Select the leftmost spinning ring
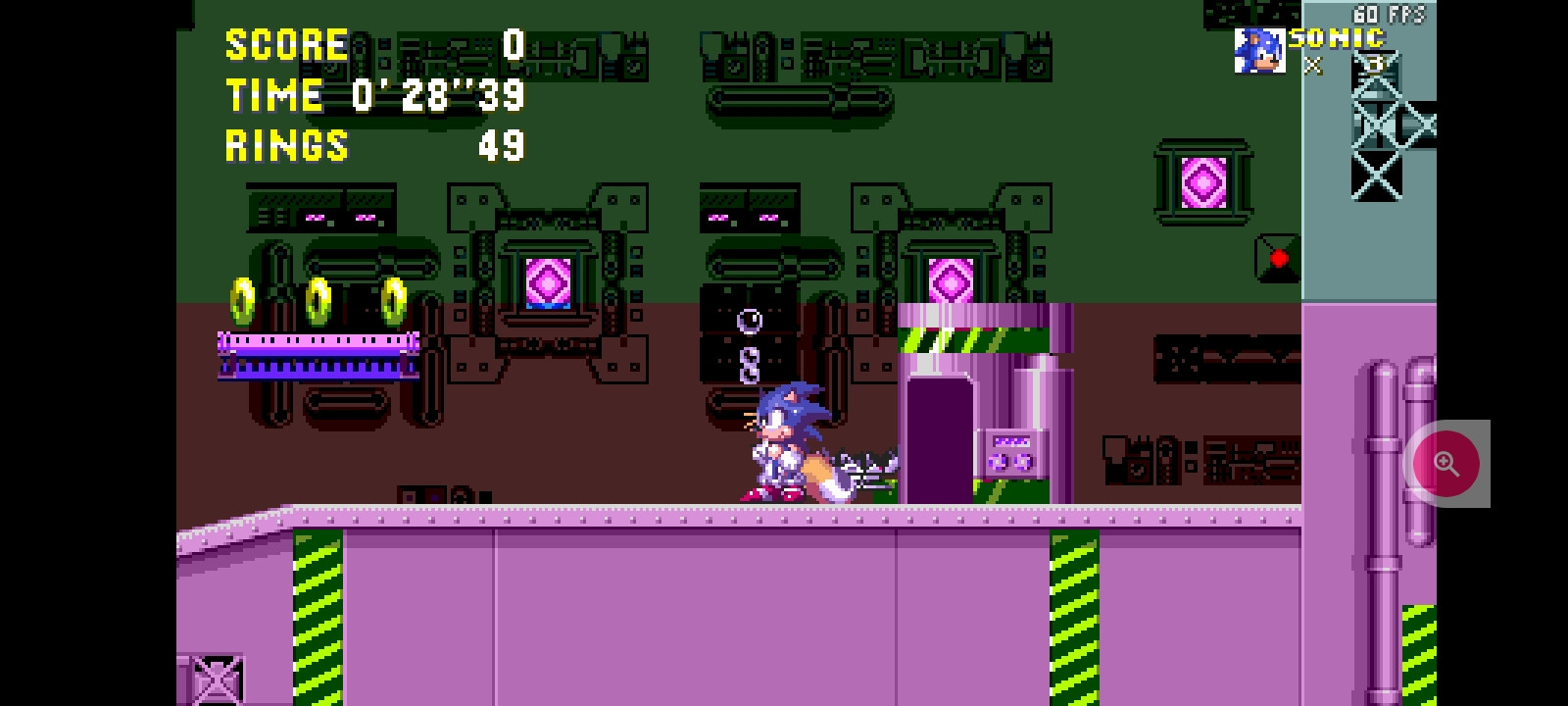The image size is (1568, 706). pyautogui.click(x=241, y=301)
